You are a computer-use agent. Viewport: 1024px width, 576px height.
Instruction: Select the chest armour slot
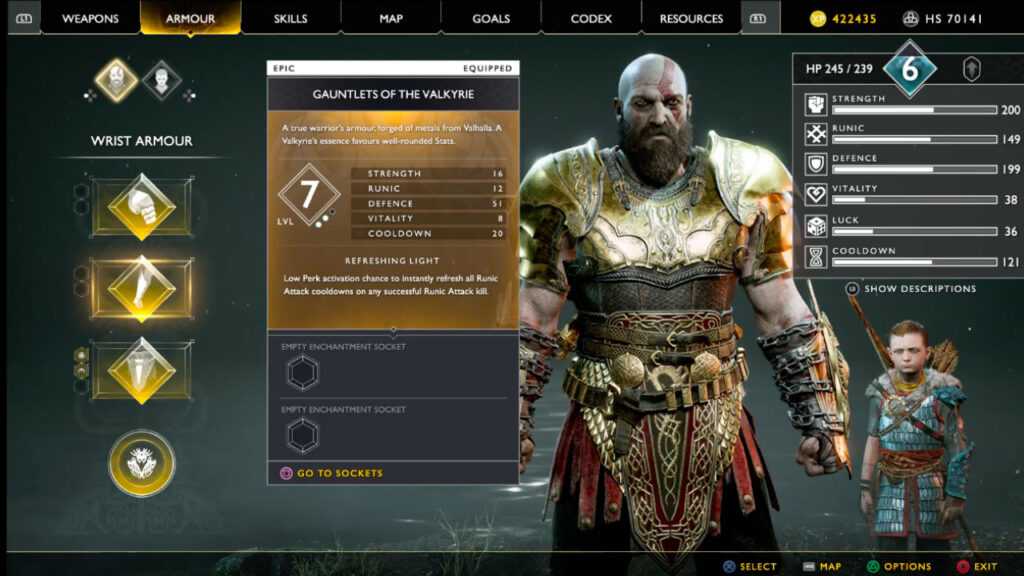tap(141, 207)
